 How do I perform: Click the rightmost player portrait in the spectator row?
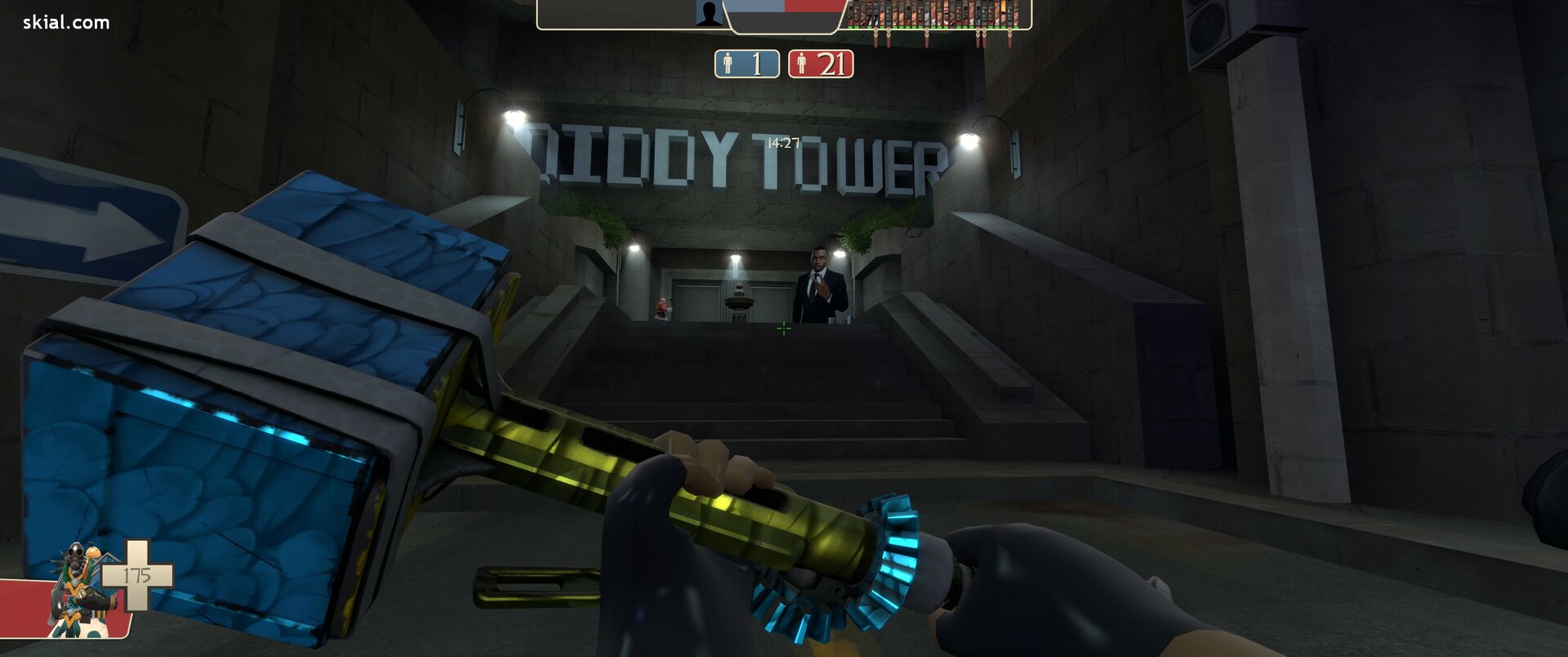1017,12
